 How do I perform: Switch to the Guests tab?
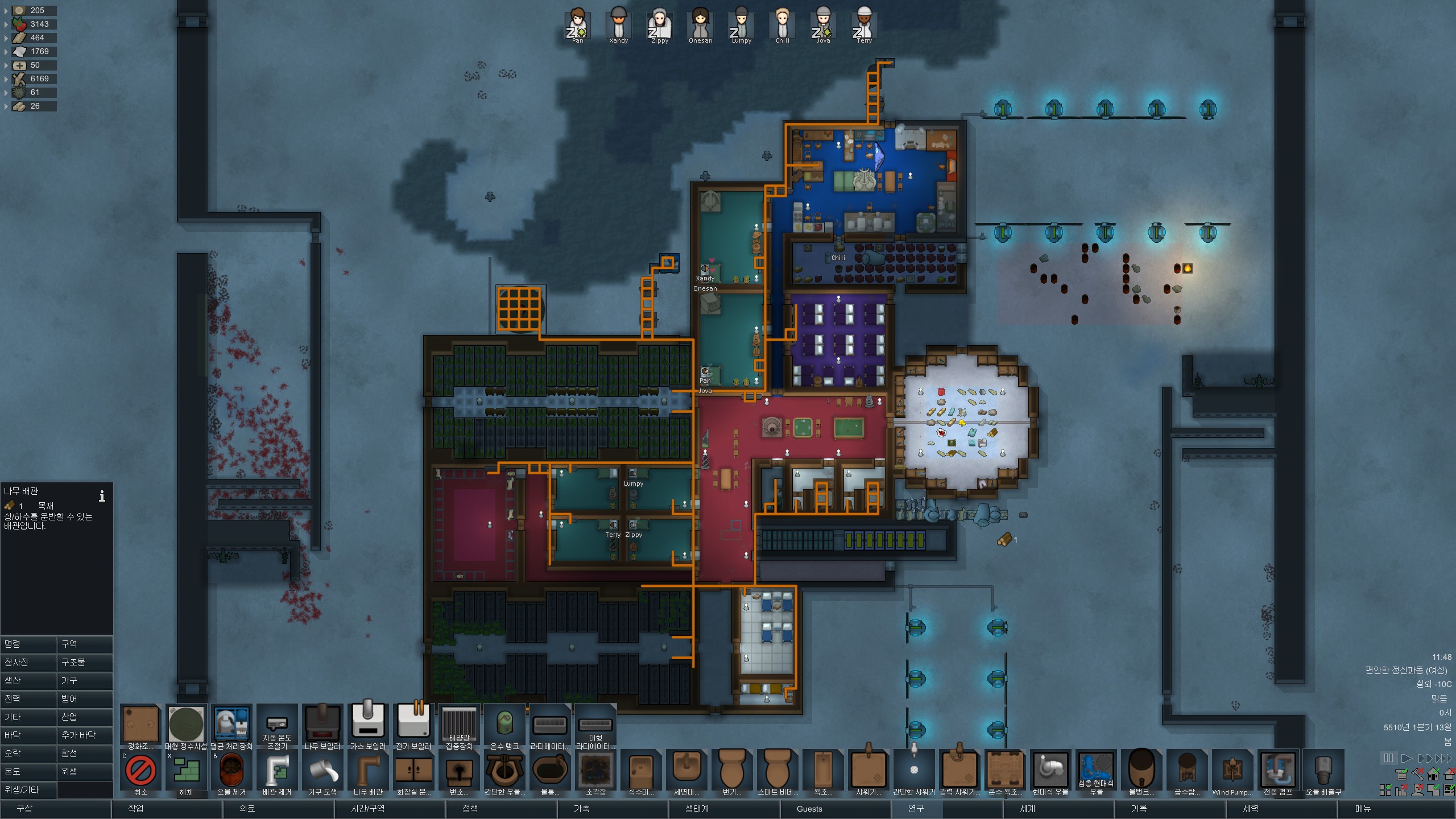[x=809, y=808]
